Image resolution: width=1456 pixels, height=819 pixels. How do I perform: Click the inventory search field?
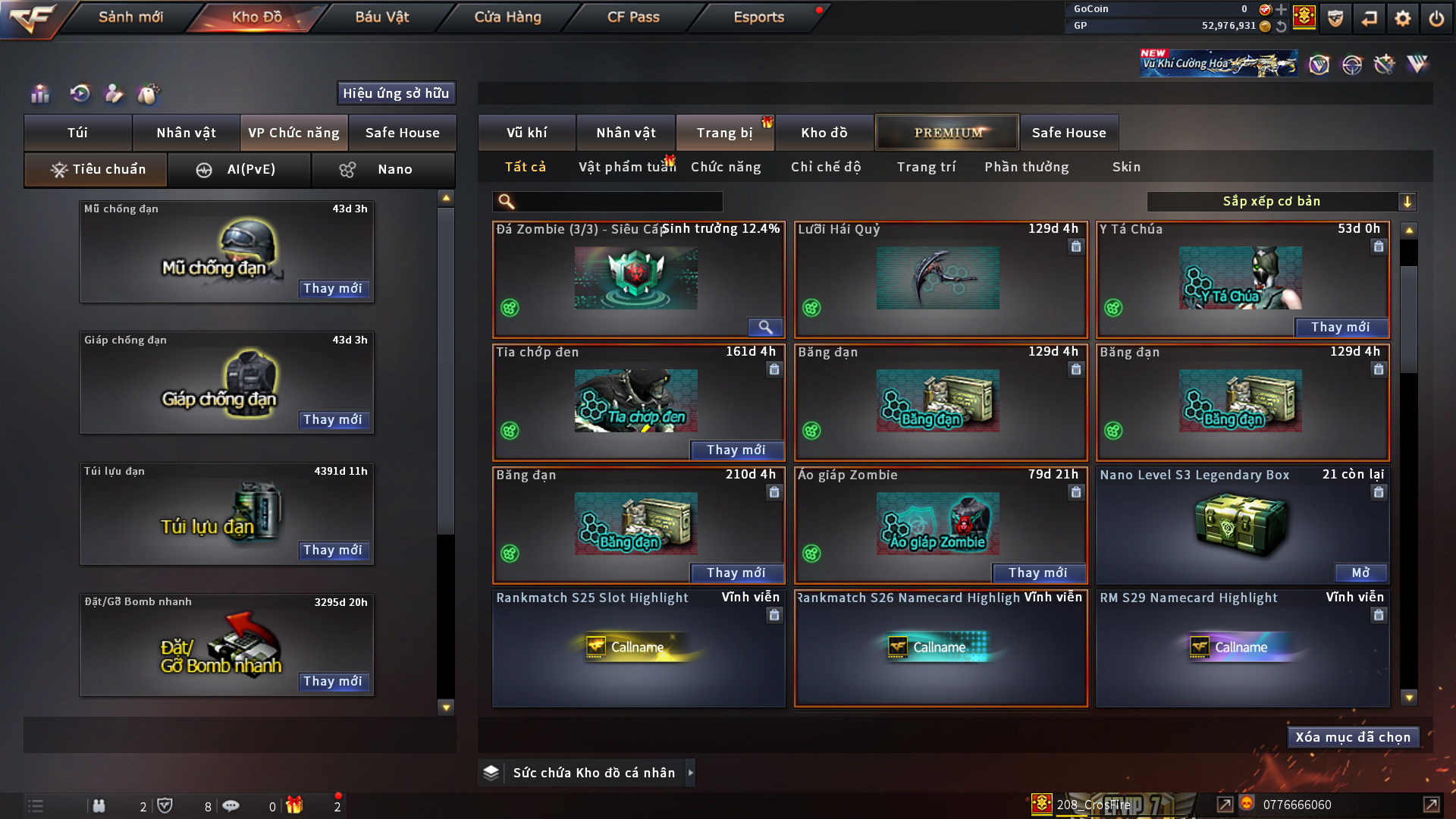tap(618, 202)
